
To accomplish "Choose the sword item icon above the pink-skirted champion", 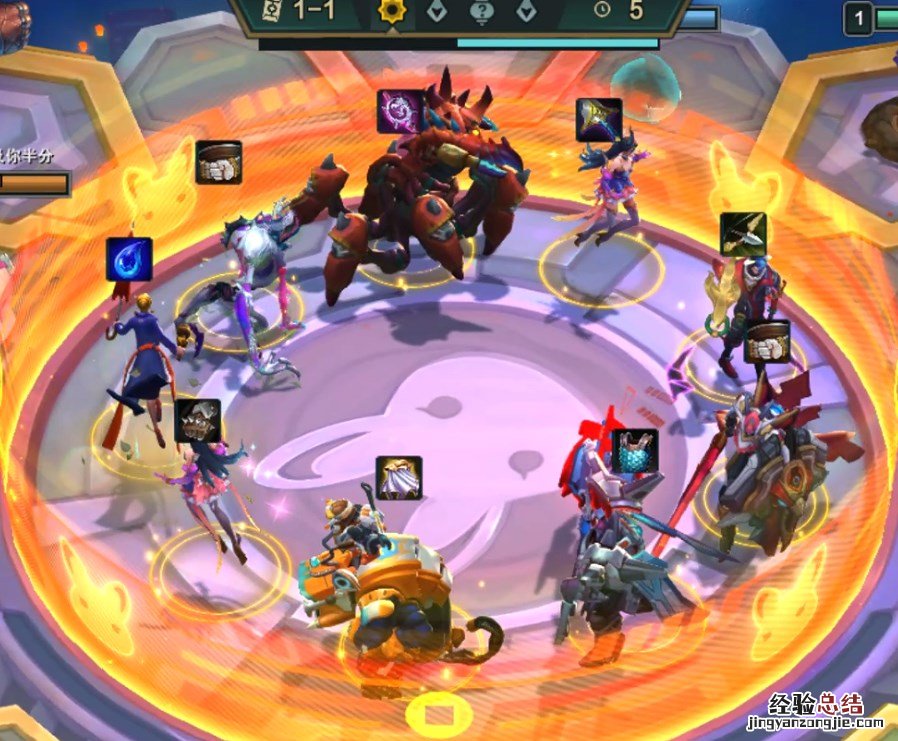I will click(599, 120).
